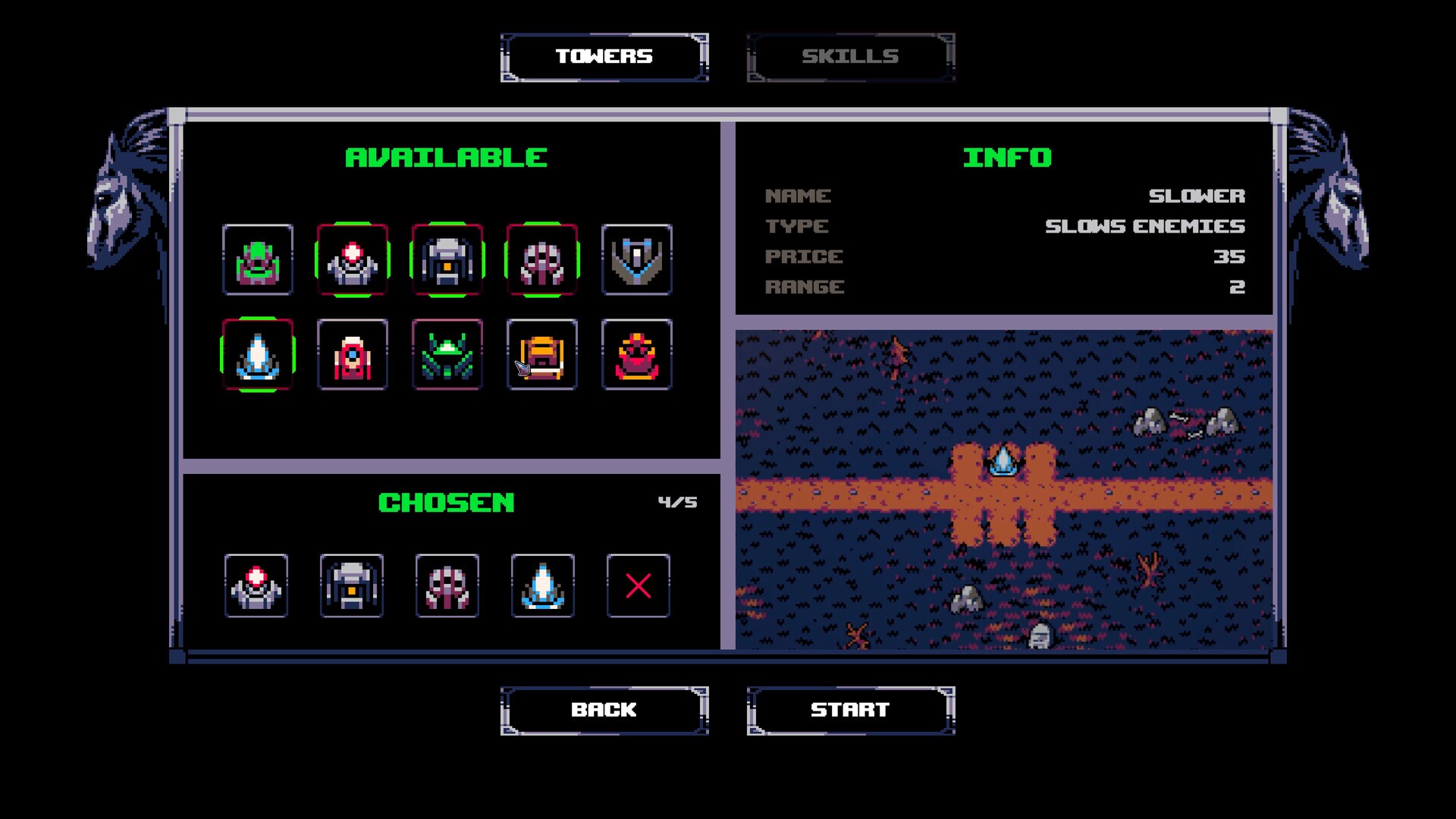The image size is (1456, 819).
Task: Click the red X empty slot in Chosen
Action: click(637, 586)
